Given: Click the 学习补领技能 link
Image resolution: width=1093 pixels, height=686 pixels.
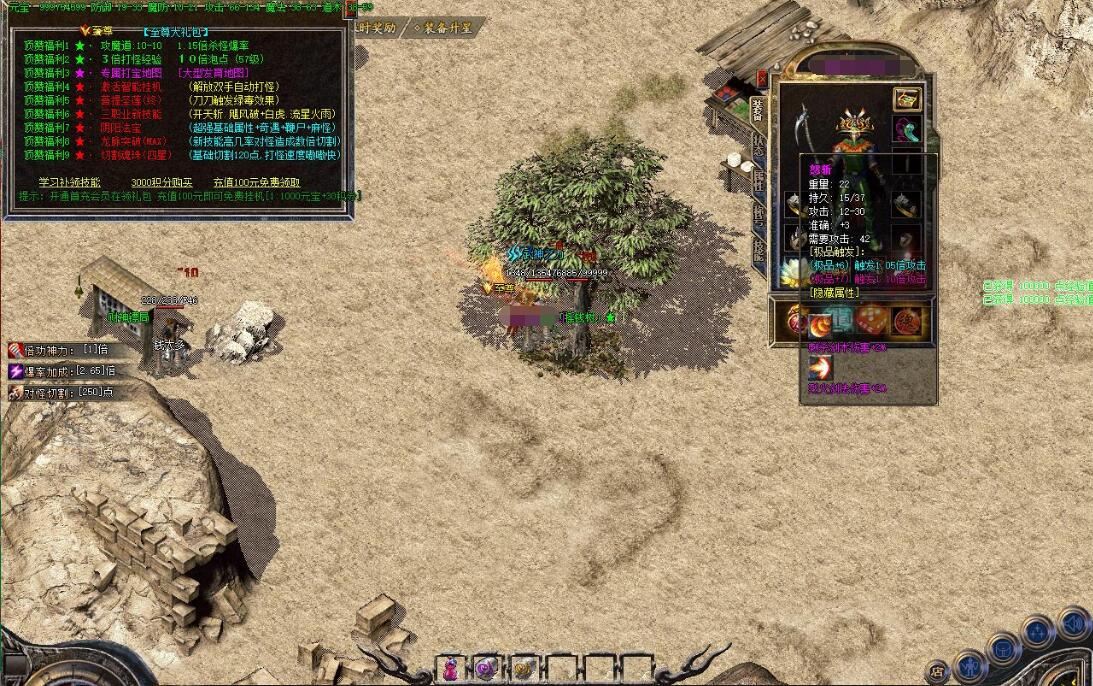Looking at the screenshot, I should (x=69, y=182).
